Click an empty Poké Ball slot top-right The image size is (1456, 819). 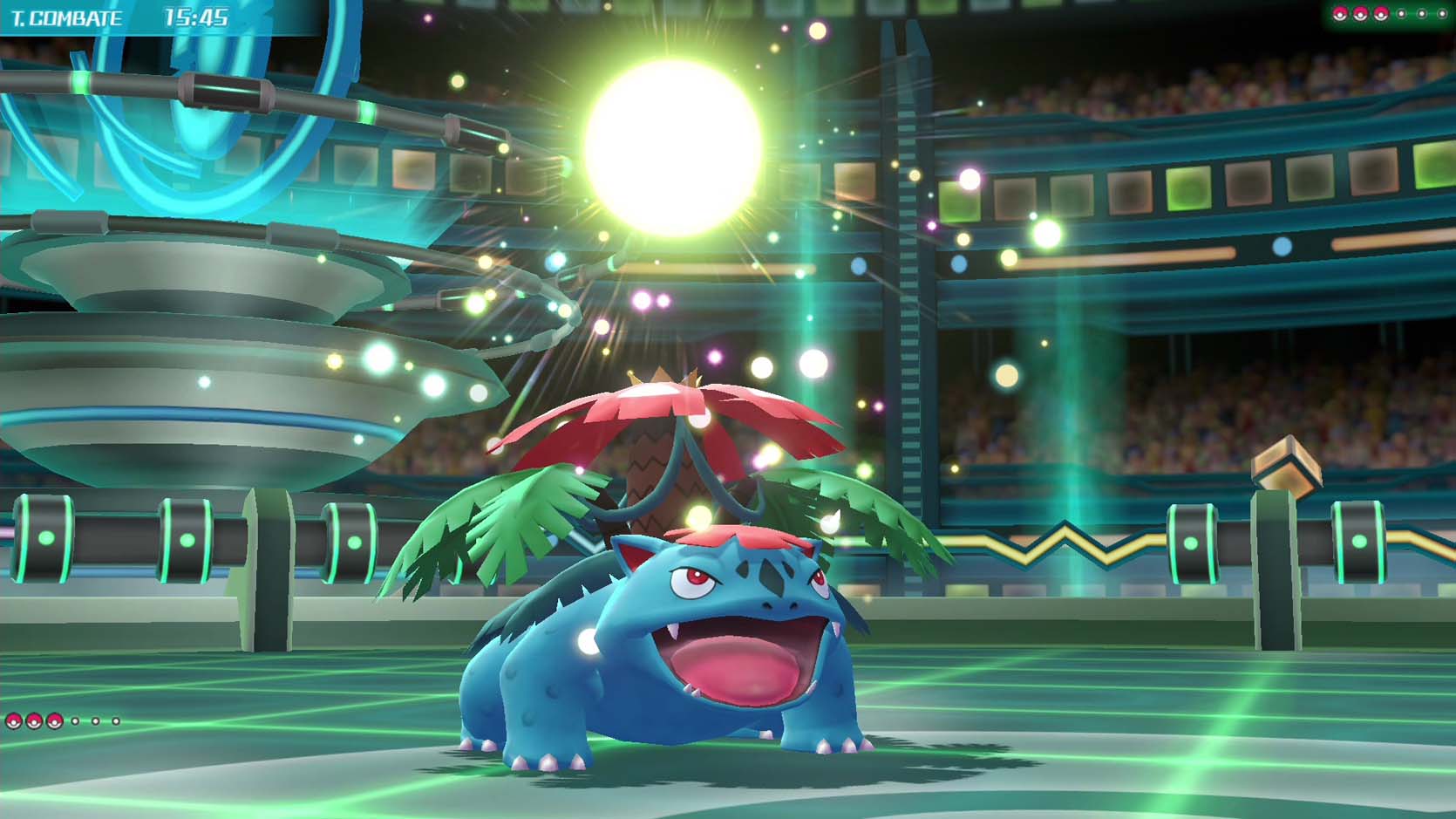click(1402, 14)
